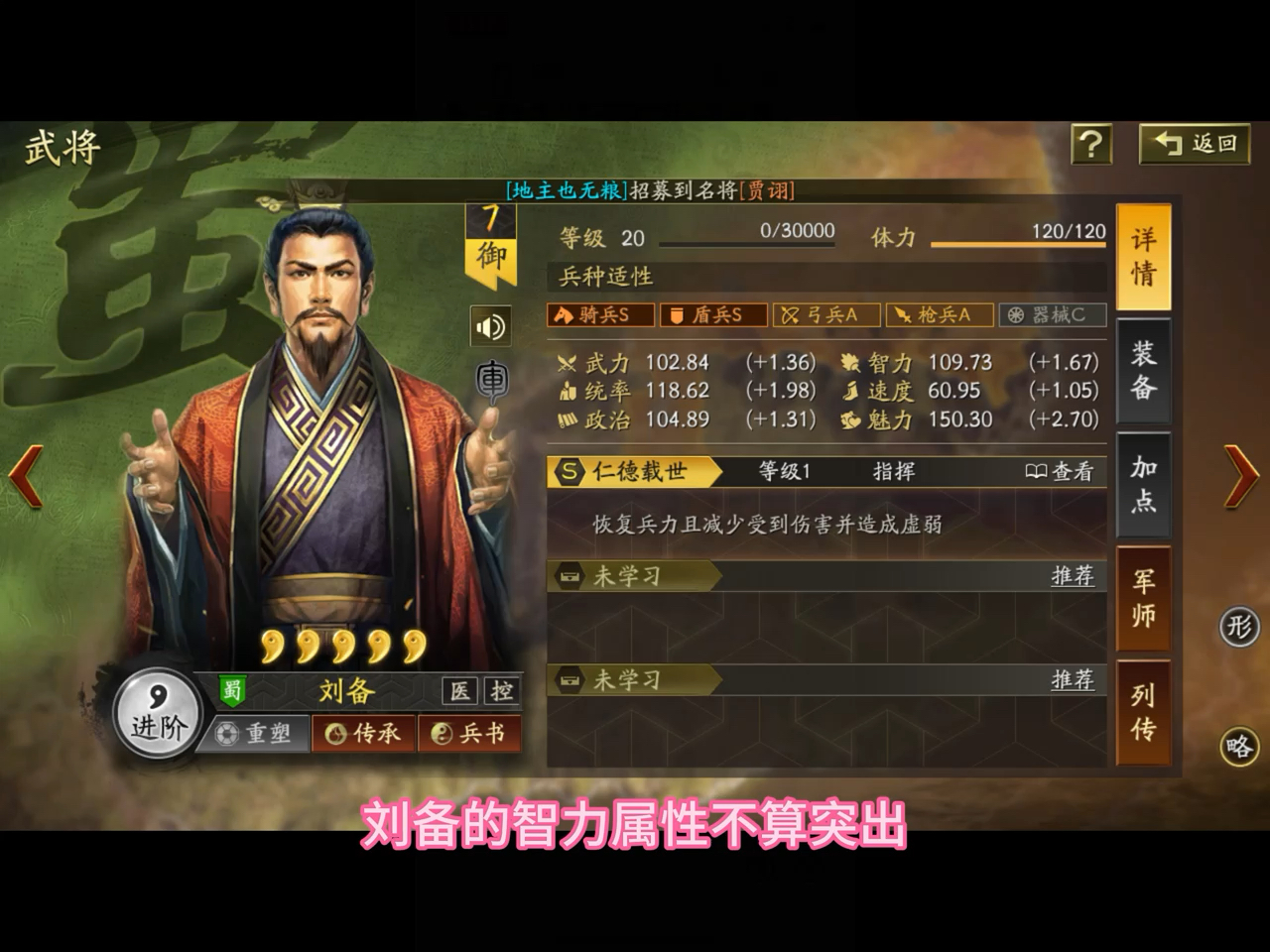Switch to the 装备 equipment tab

(1143, 370)
